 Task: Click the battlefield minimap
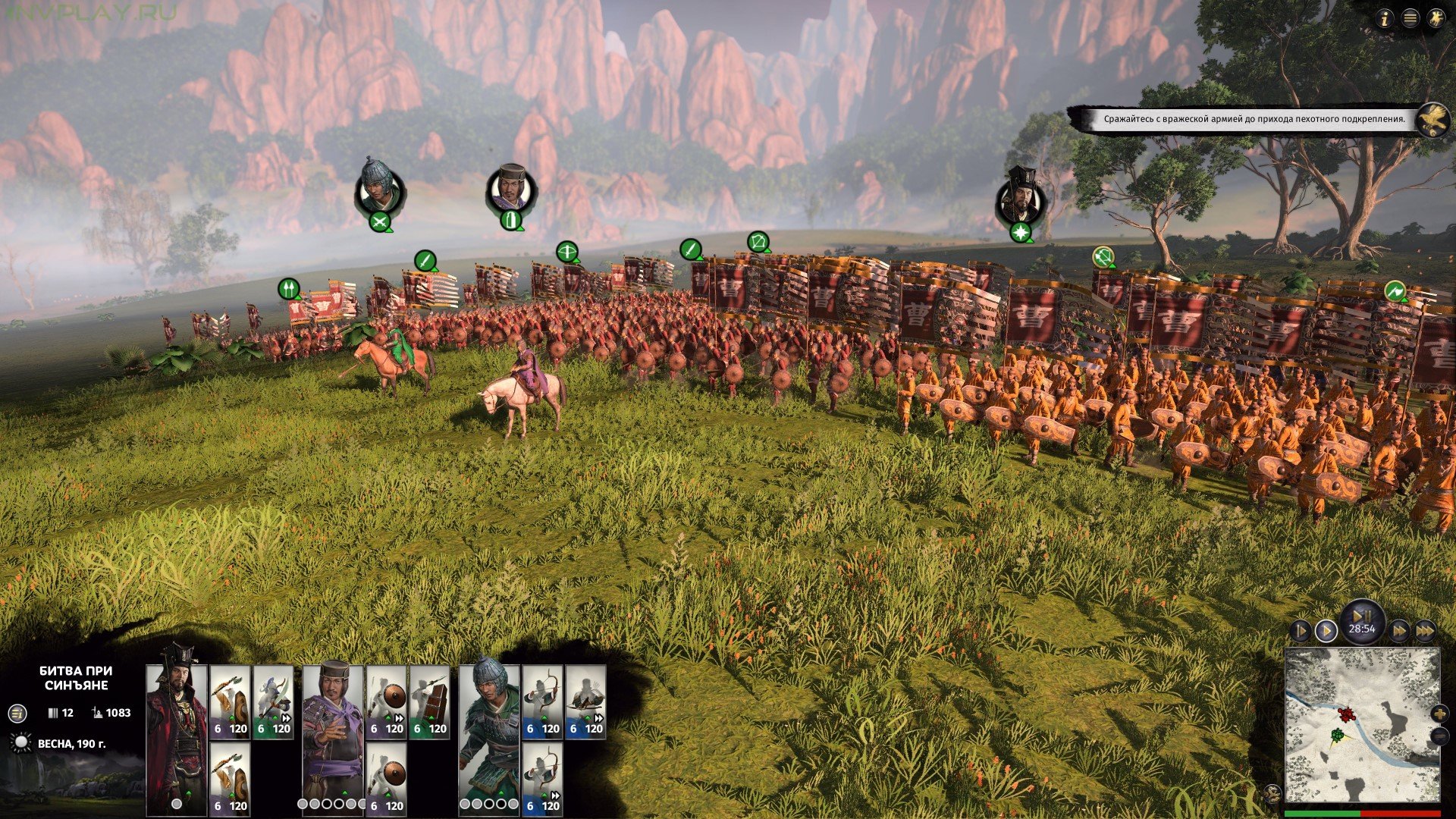1362,726
